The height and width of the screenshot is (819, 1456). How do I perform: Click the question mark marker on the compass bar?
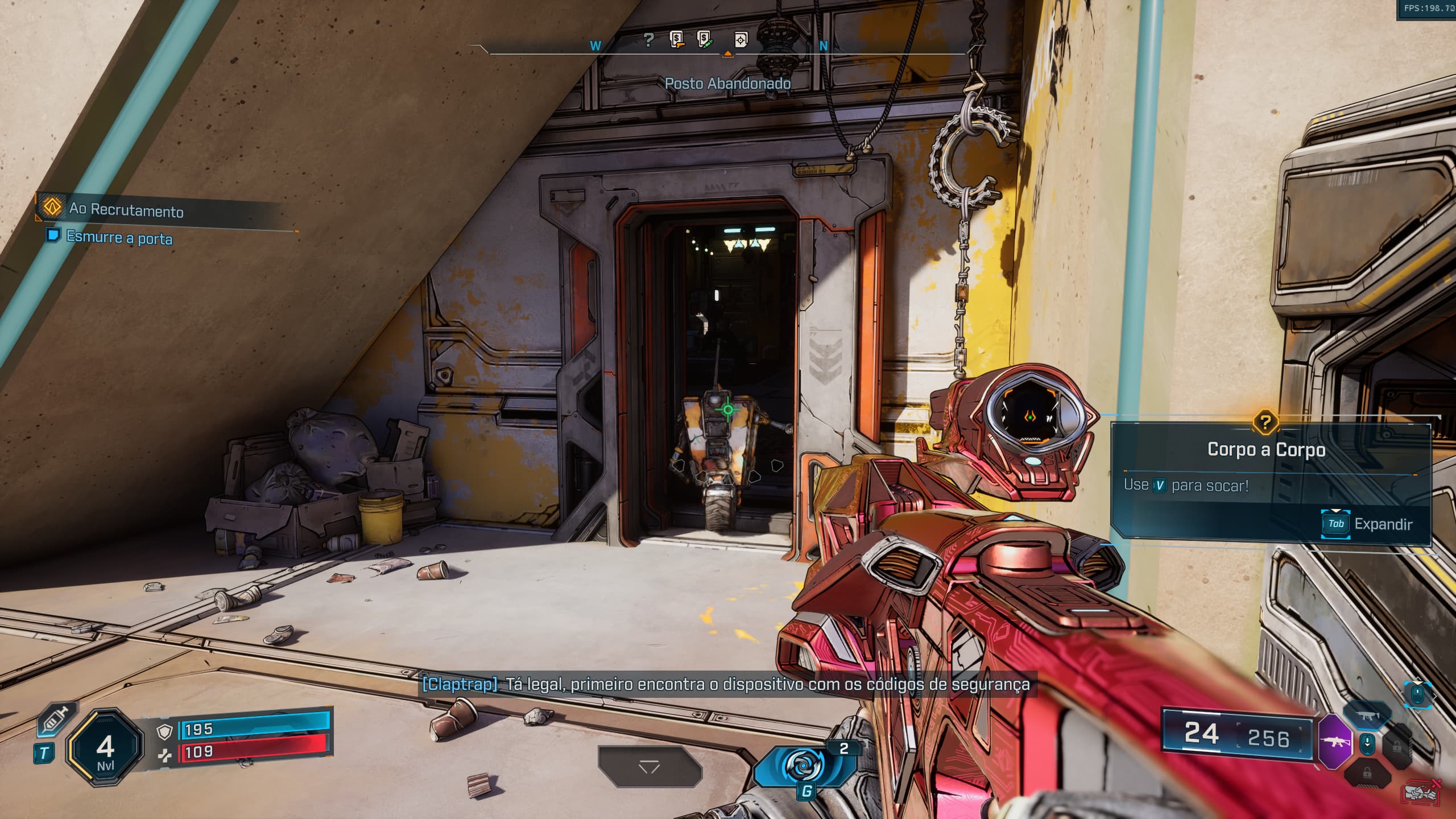point(648,40)
